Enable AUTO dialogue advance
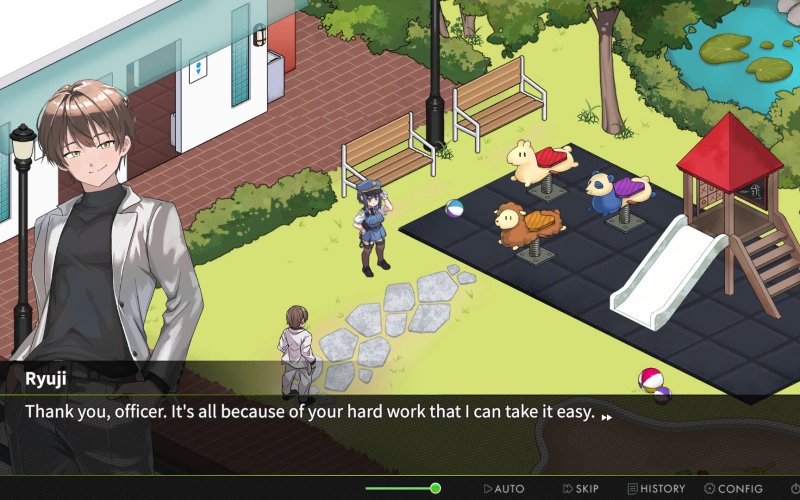800x500 pixels. [x=504, y=488]
